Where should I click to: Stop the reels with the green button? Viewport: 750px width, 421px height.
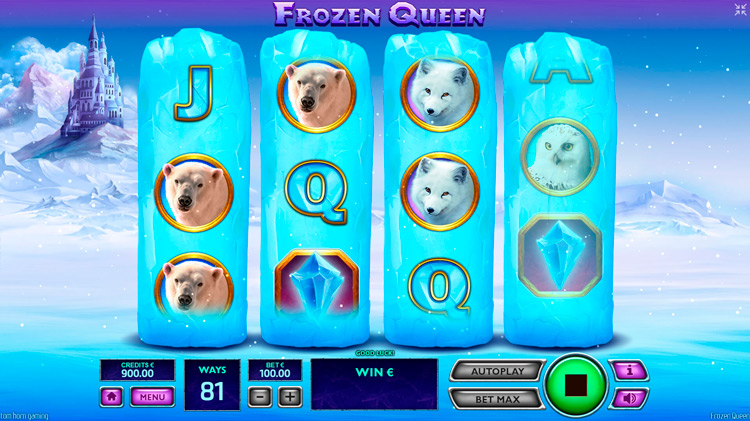point(575,384)
